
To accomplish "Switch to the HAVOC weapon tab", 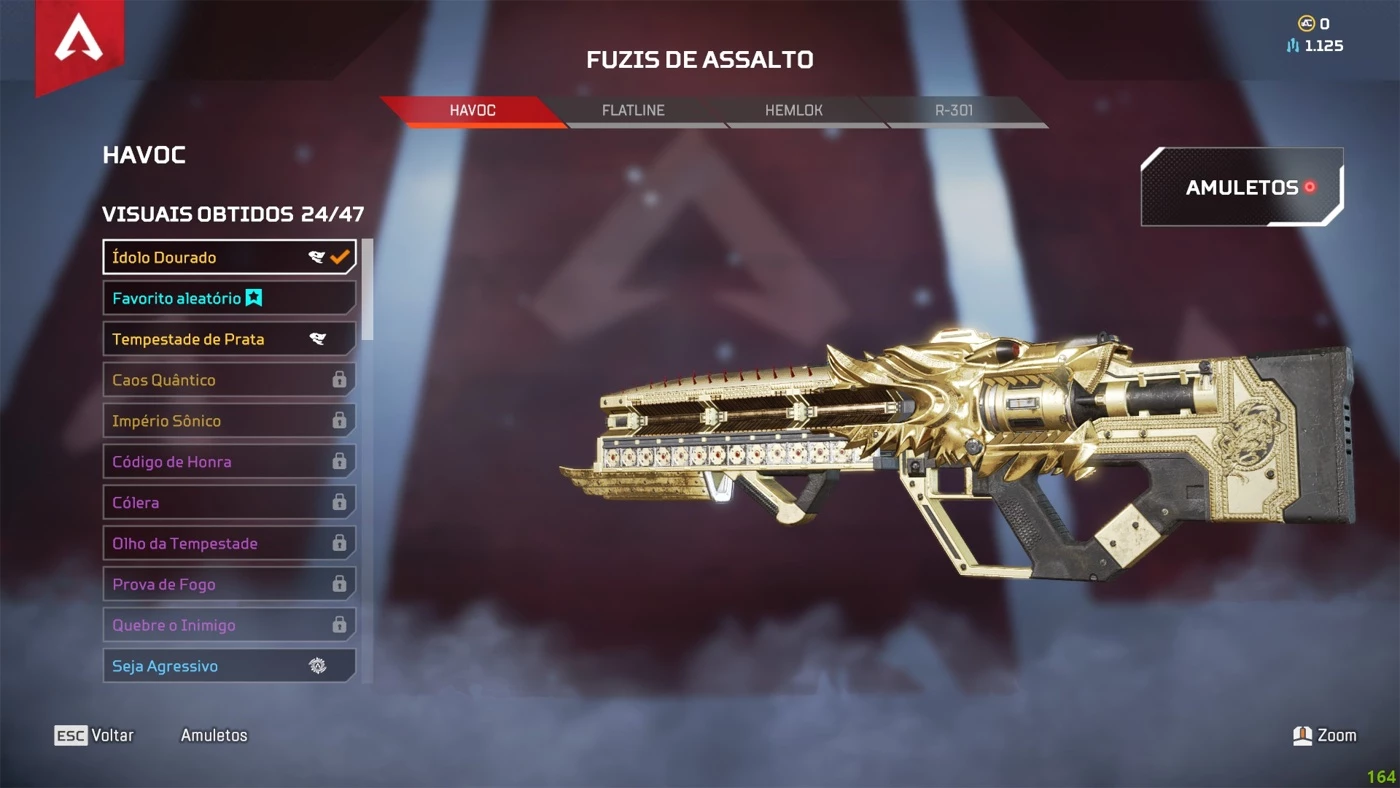I will (x=472, y=111).
